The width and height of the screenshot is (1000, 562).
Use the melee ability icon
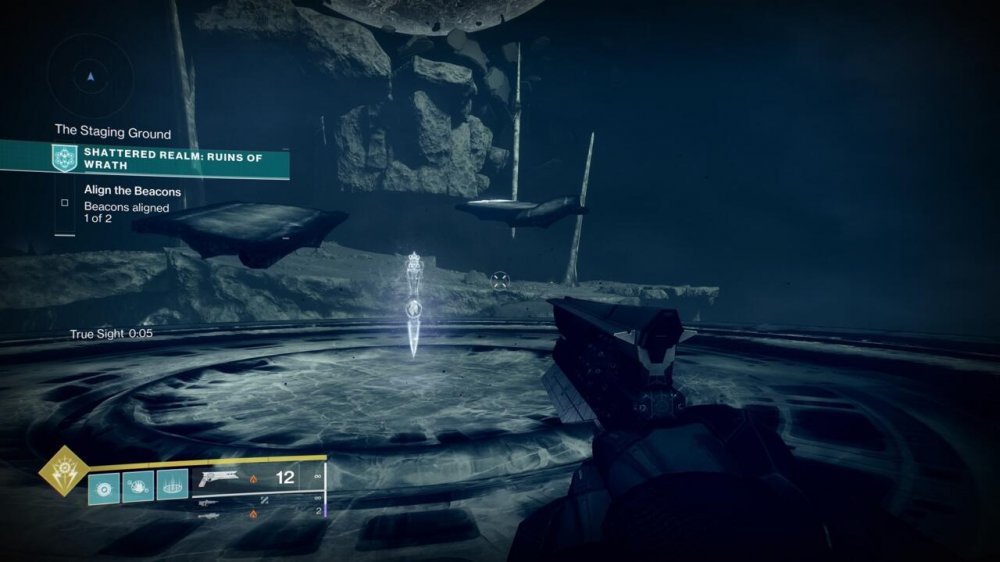(x=136, y=486)
